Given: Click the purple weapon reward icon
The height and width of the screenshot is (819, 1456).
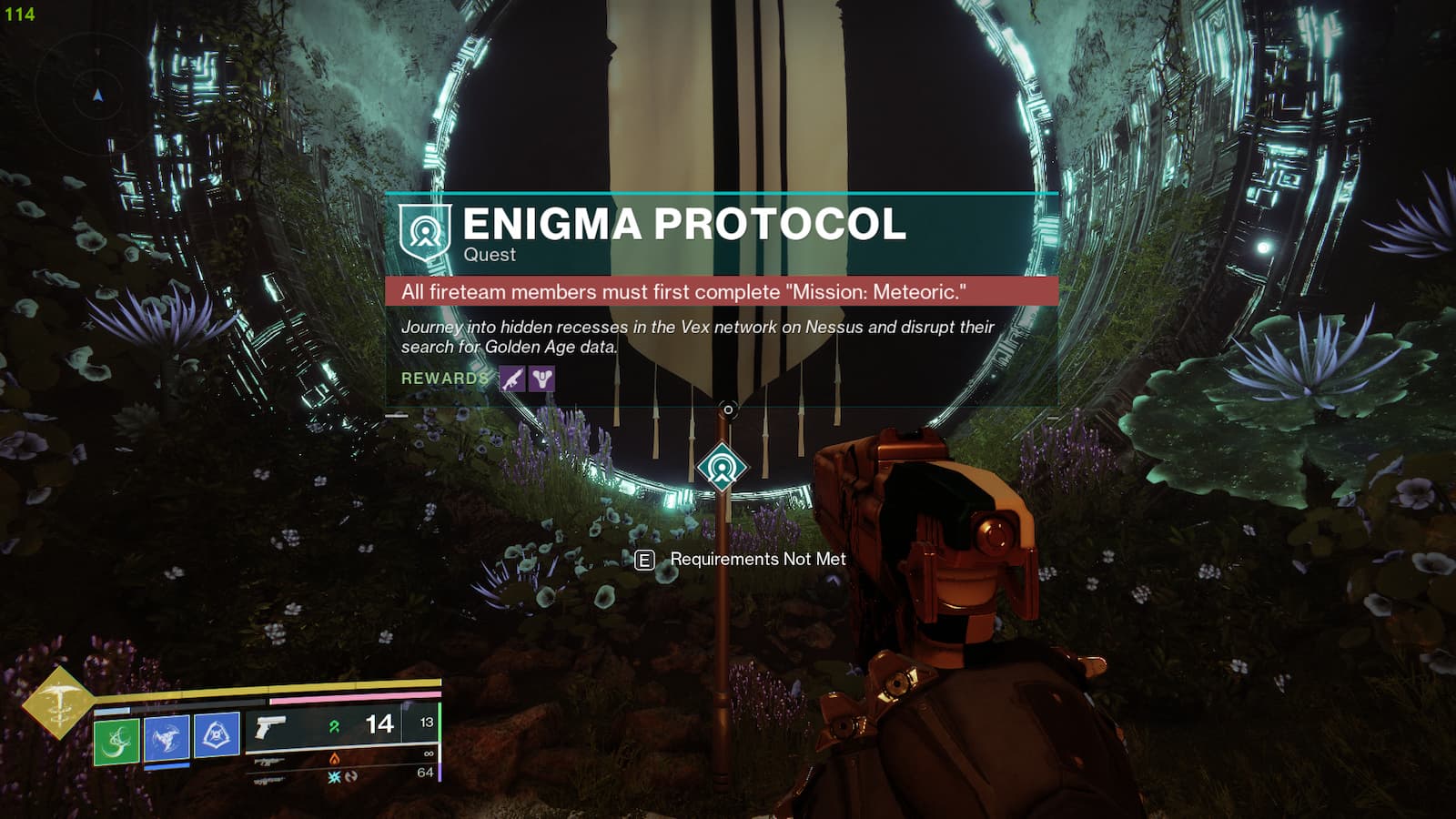Looking at the screenshot, I should coord(511,379).
